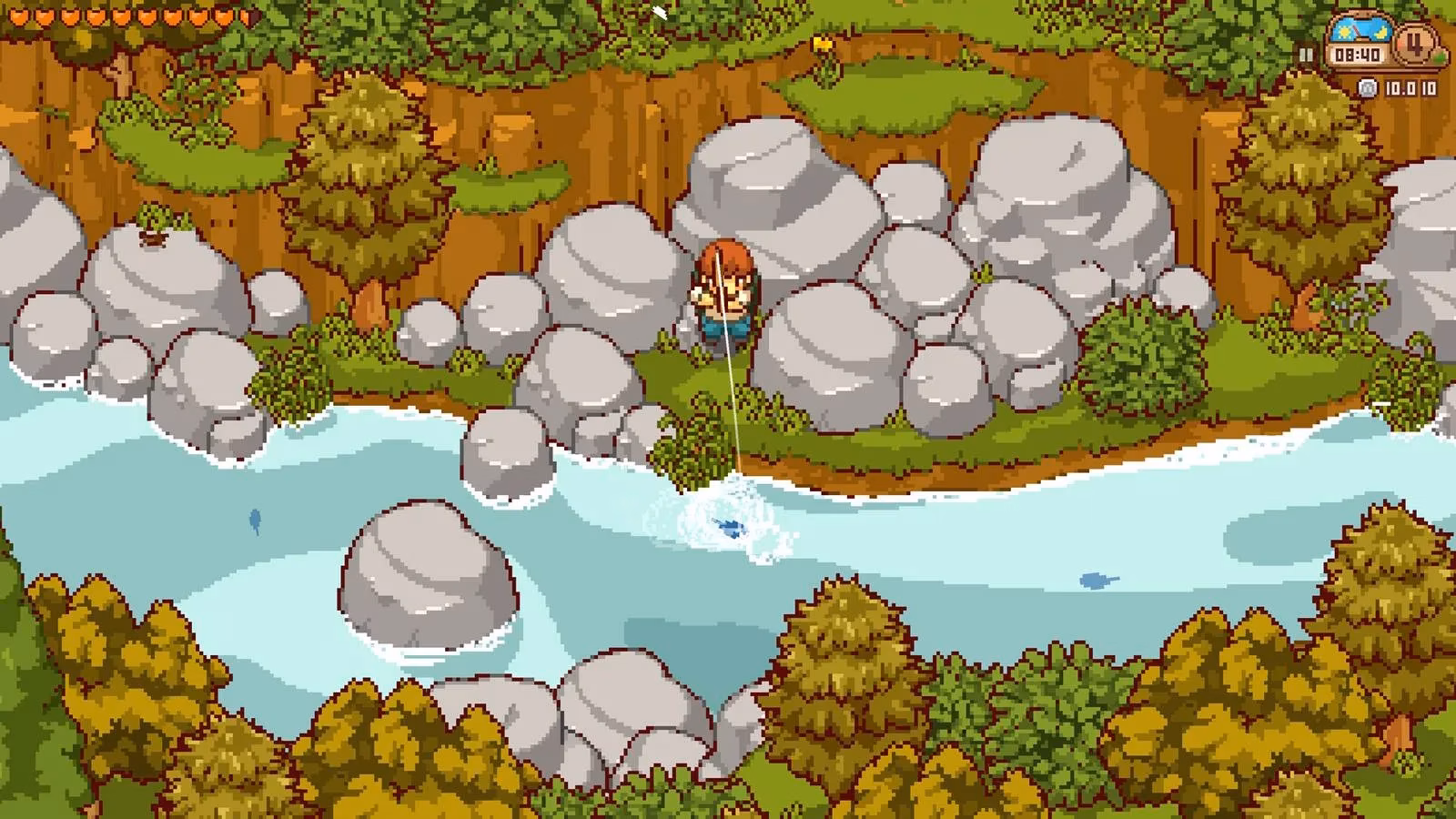
Task: Click the white cursor arrow near the top center
Action: [658, 12]
